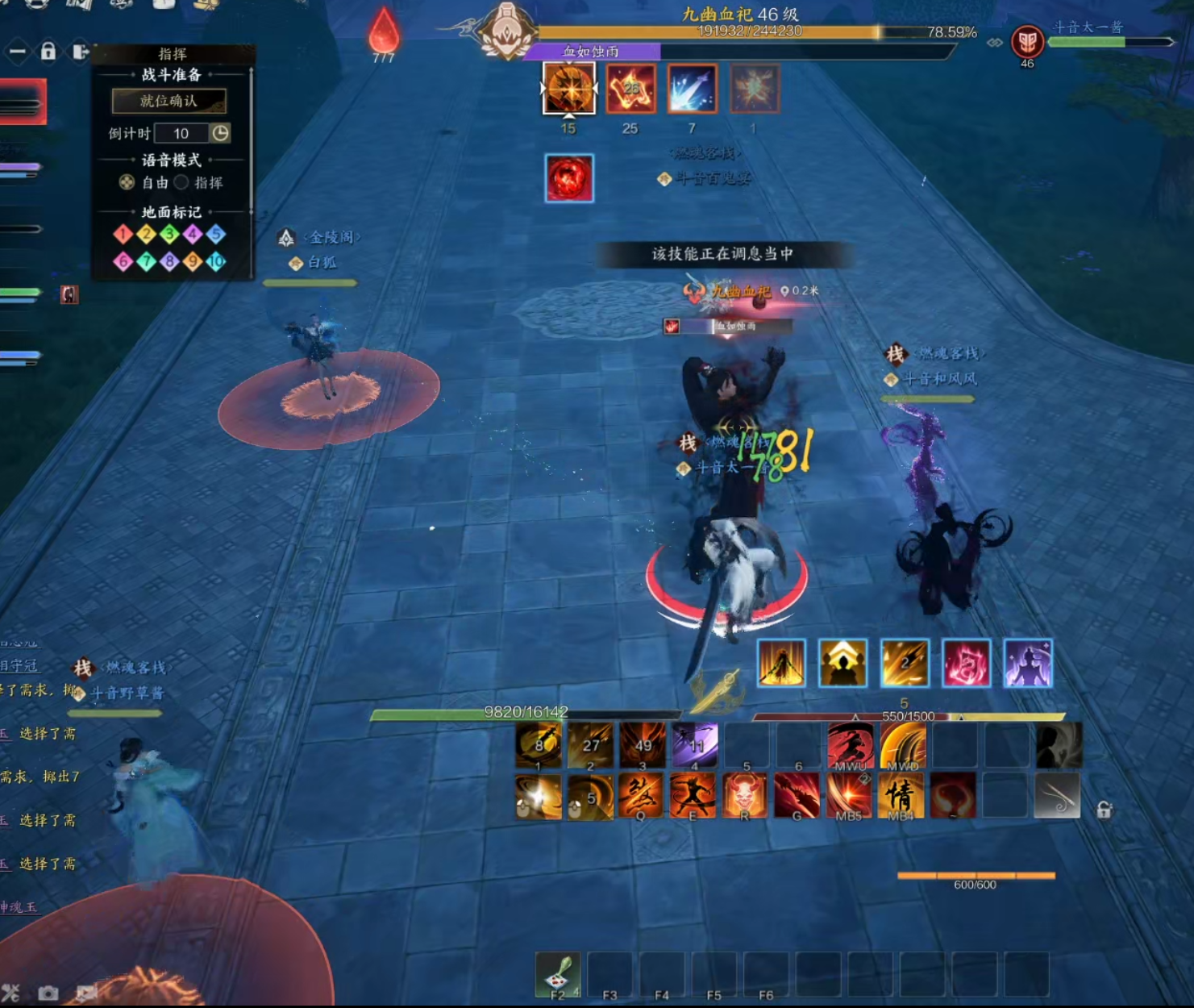This screenshot has height=1008, width=1194.
Task: Click the 倒计时 countdown value field
Action: (x=181, y=133)
